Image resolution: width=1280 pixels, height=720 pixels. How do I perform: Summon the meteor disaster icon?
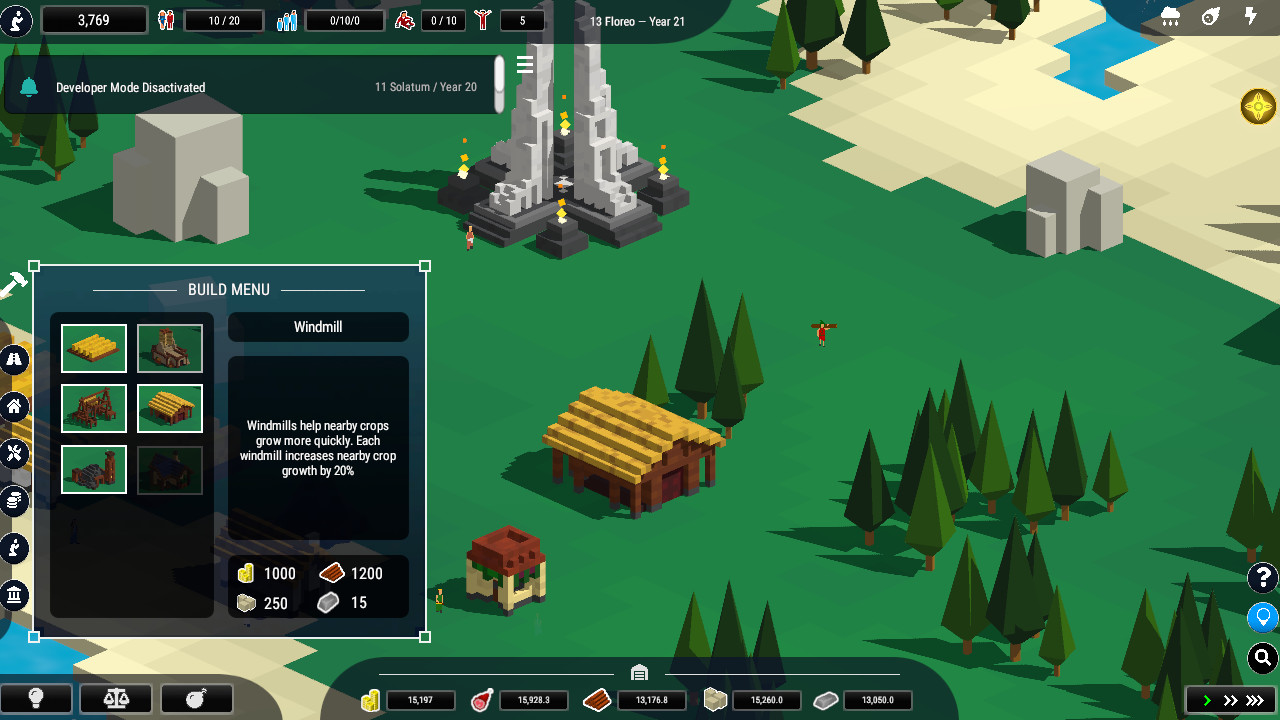tap(1209, 18)
